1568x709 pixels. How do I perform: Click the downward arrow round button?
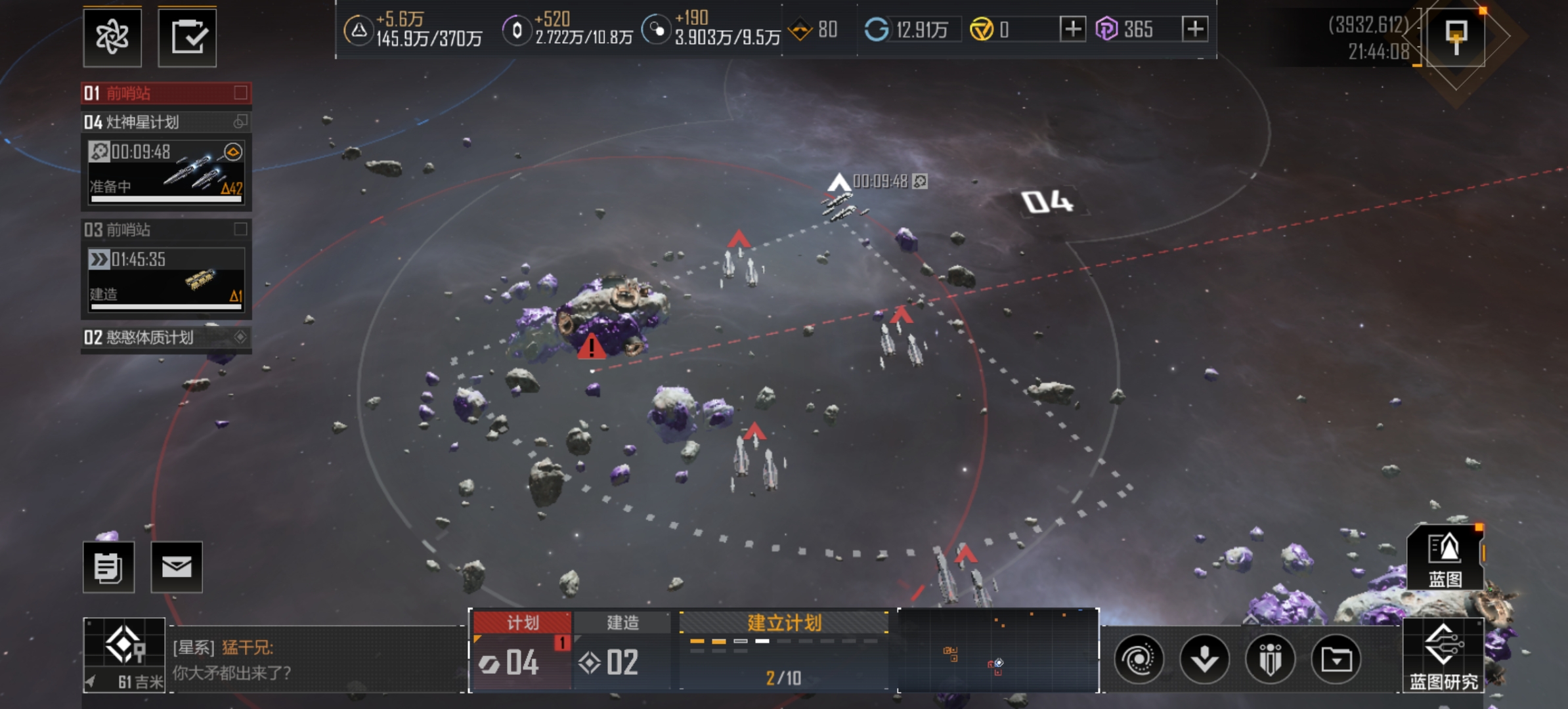(1205, 659)
